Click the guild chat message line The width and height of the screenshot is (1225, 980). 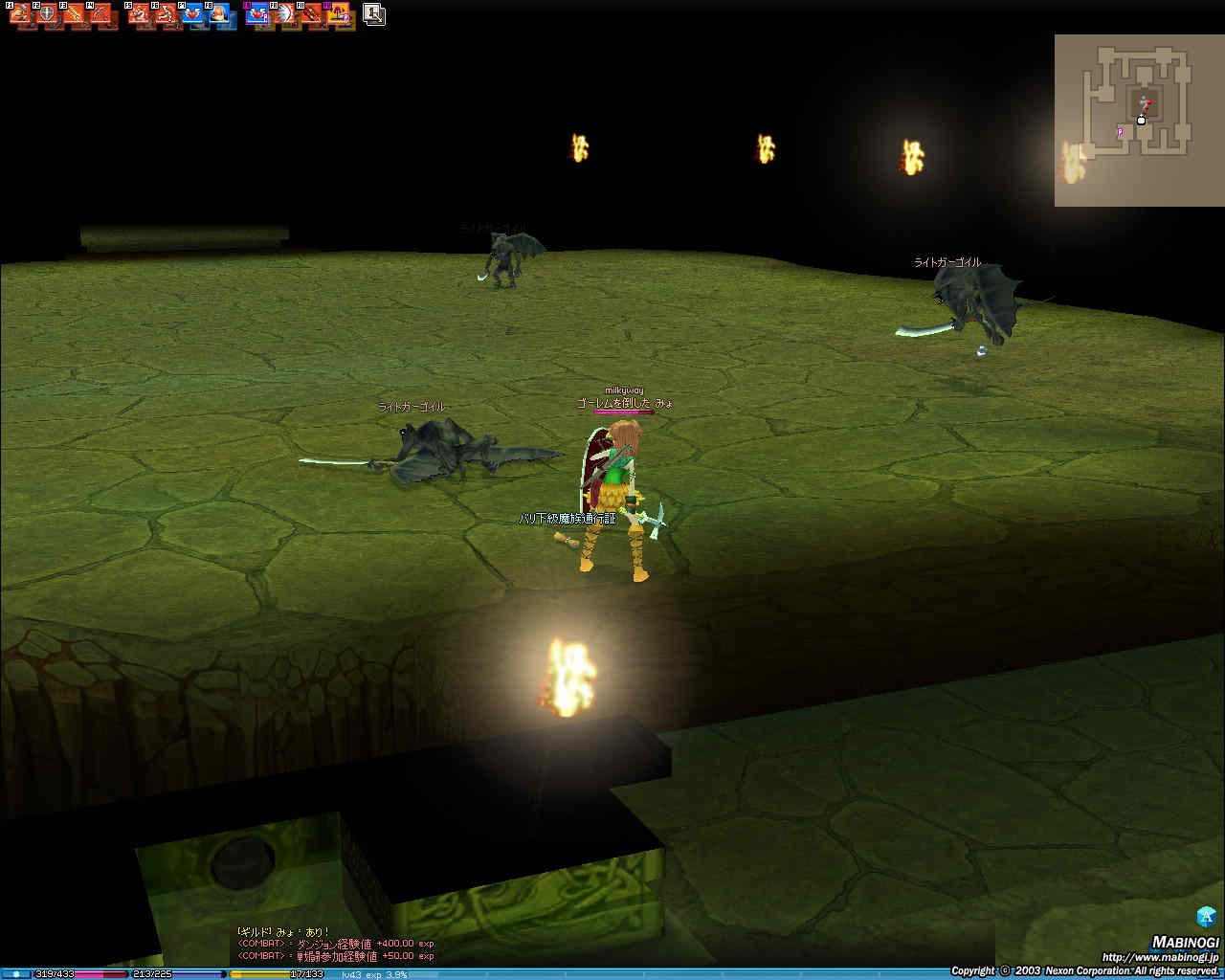point(283,931)
